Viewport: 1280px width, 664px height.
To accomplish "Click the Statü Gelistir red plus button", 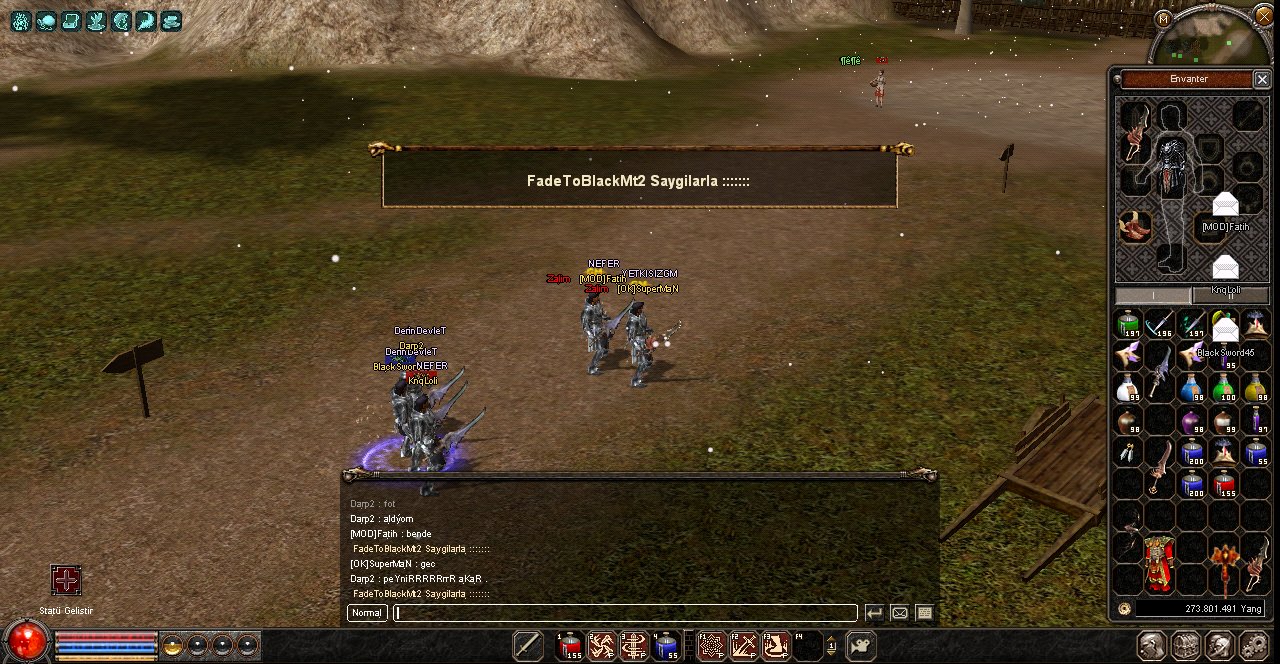I will point(66,580).
